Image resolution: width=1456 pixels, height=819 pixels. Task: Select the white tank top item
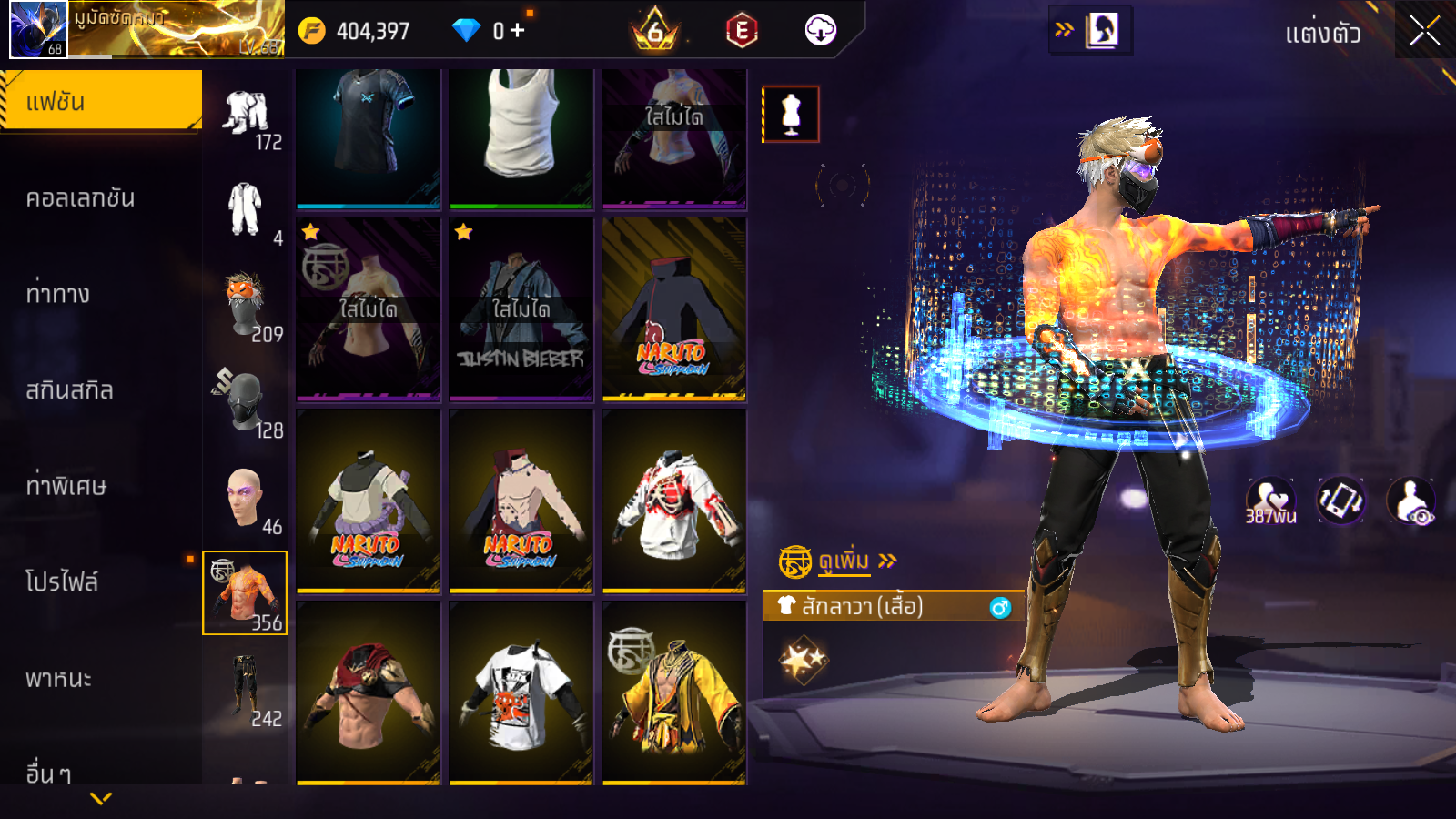pos(521,136)
